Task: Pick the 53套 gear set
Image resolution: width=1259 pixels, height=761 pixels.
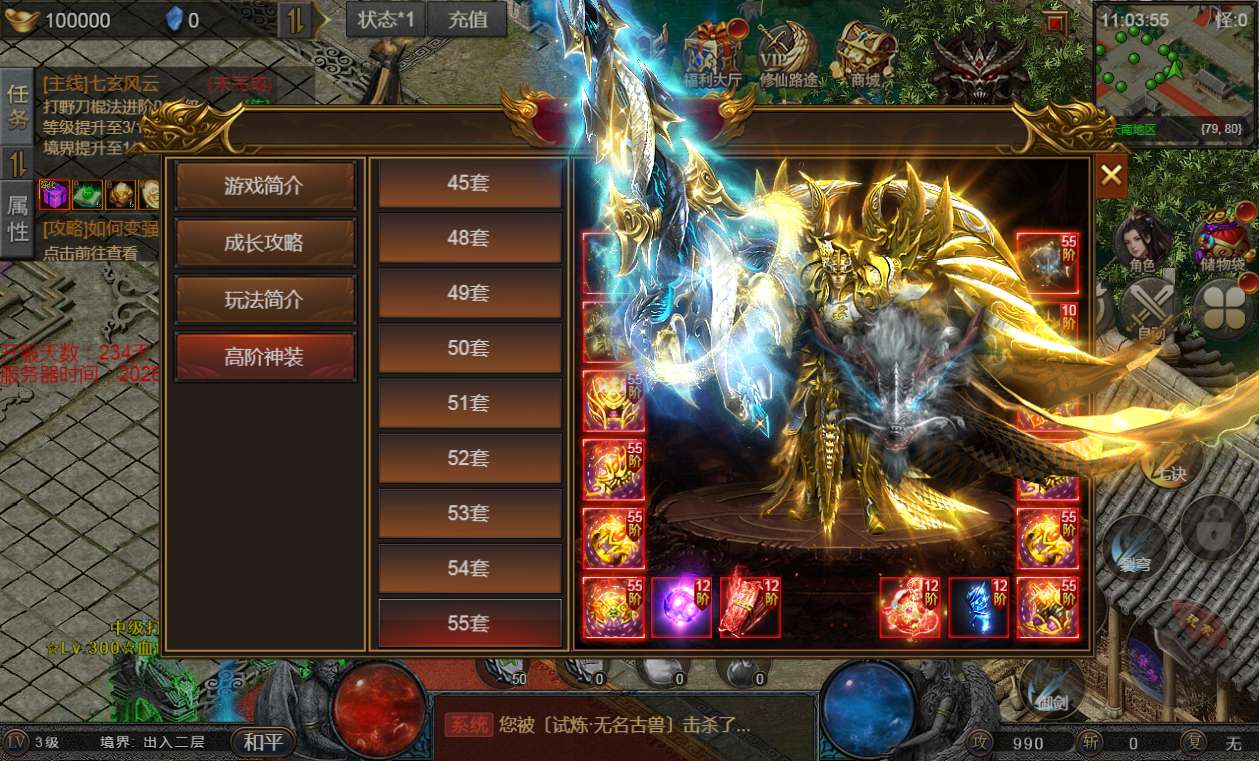Action: (x=469, y=513)
